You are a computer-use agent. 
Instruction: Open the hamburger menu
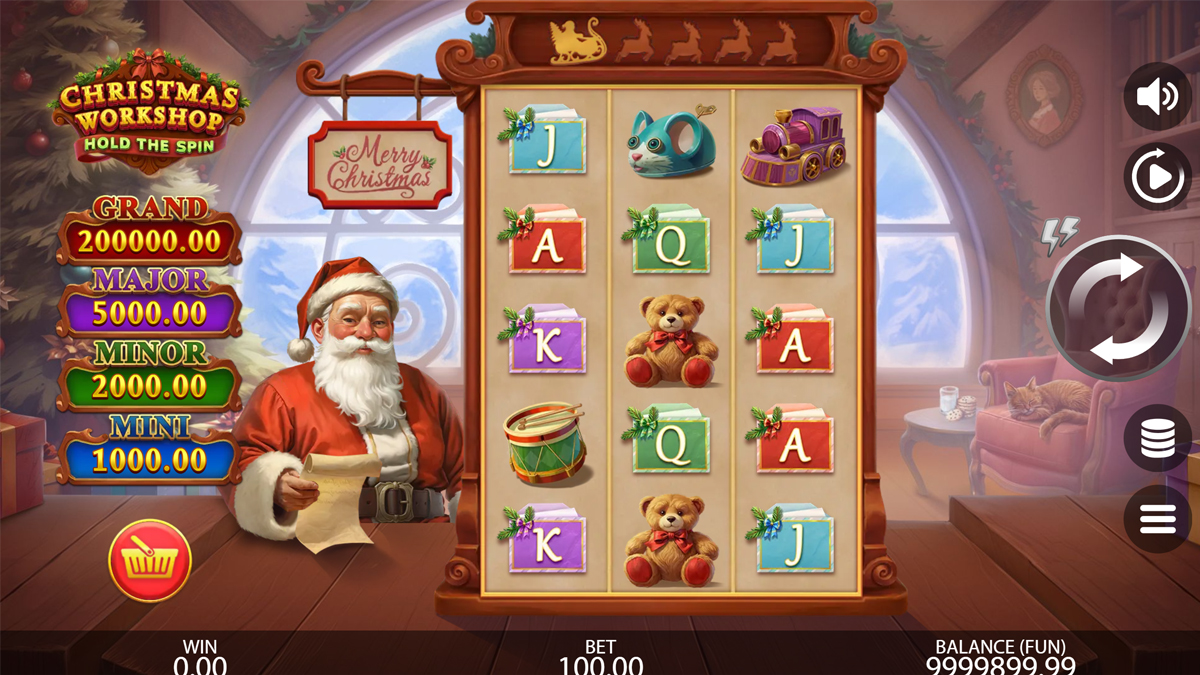tap(1157, 518)
